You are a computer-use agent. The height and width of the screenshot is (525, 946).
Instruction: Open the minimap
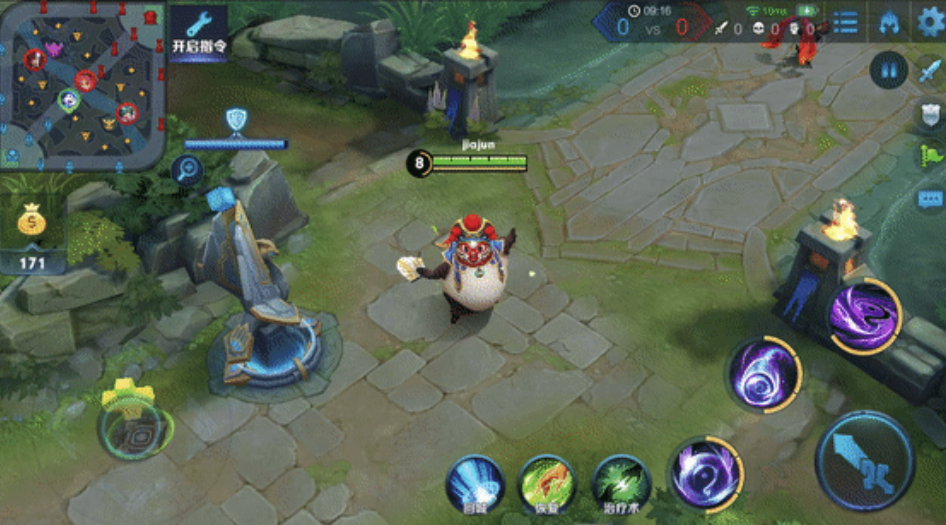pos(82,84)
